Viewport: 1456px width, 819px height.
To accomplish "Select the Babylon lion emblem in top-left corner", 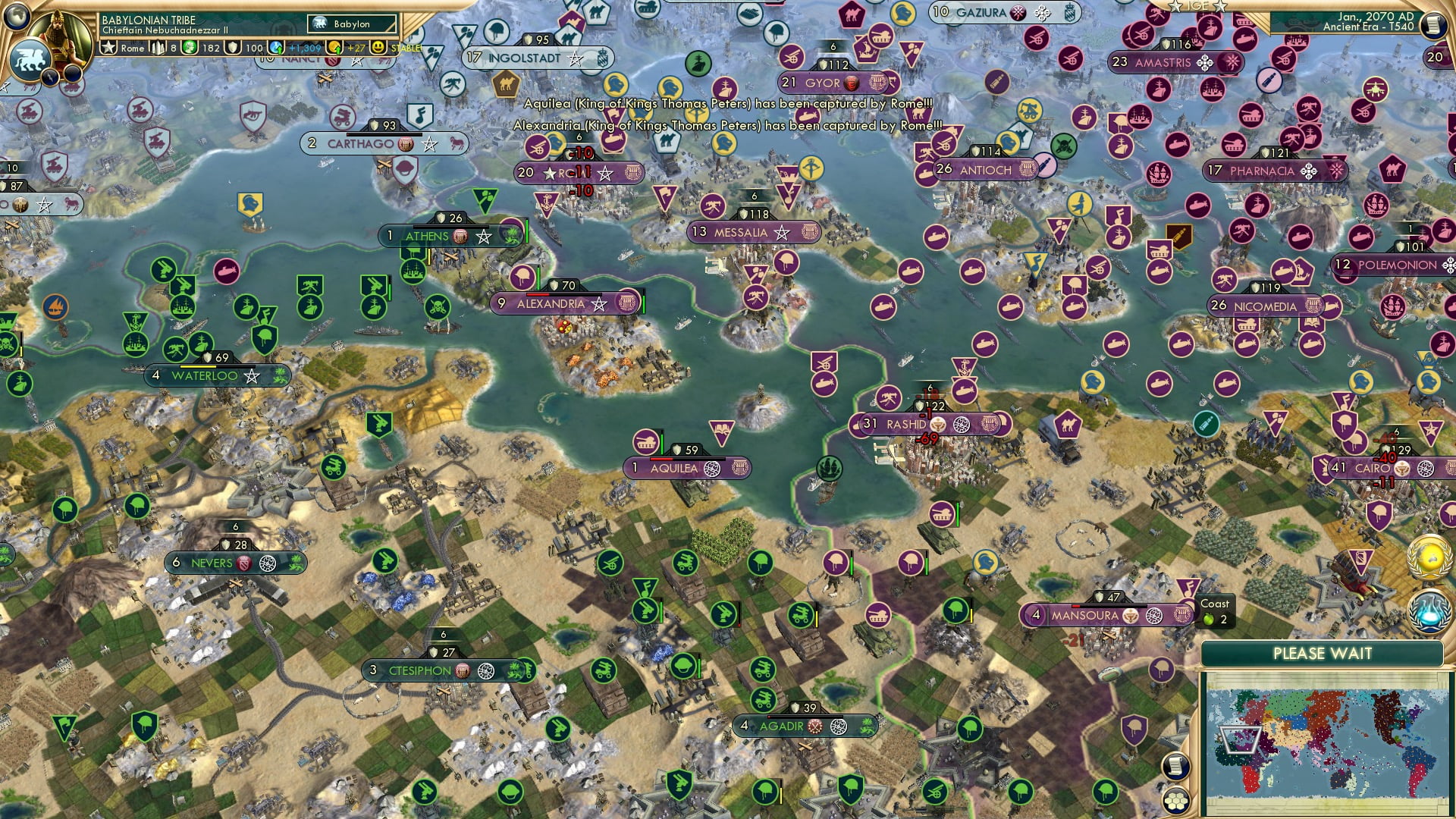I will pos(29,59).
